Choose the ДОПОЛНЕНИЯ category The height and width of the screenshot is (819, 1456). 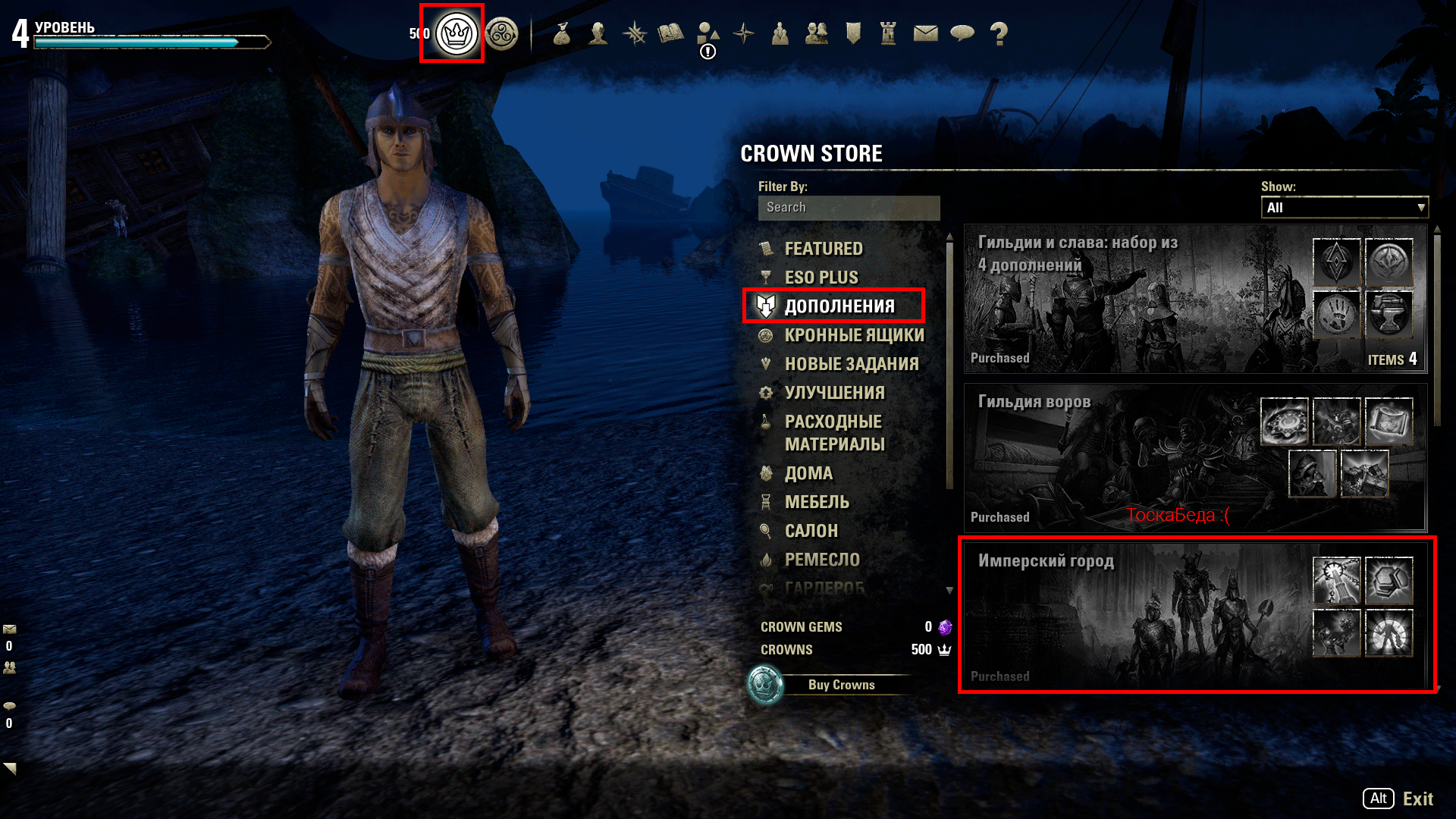pos(839,306)
